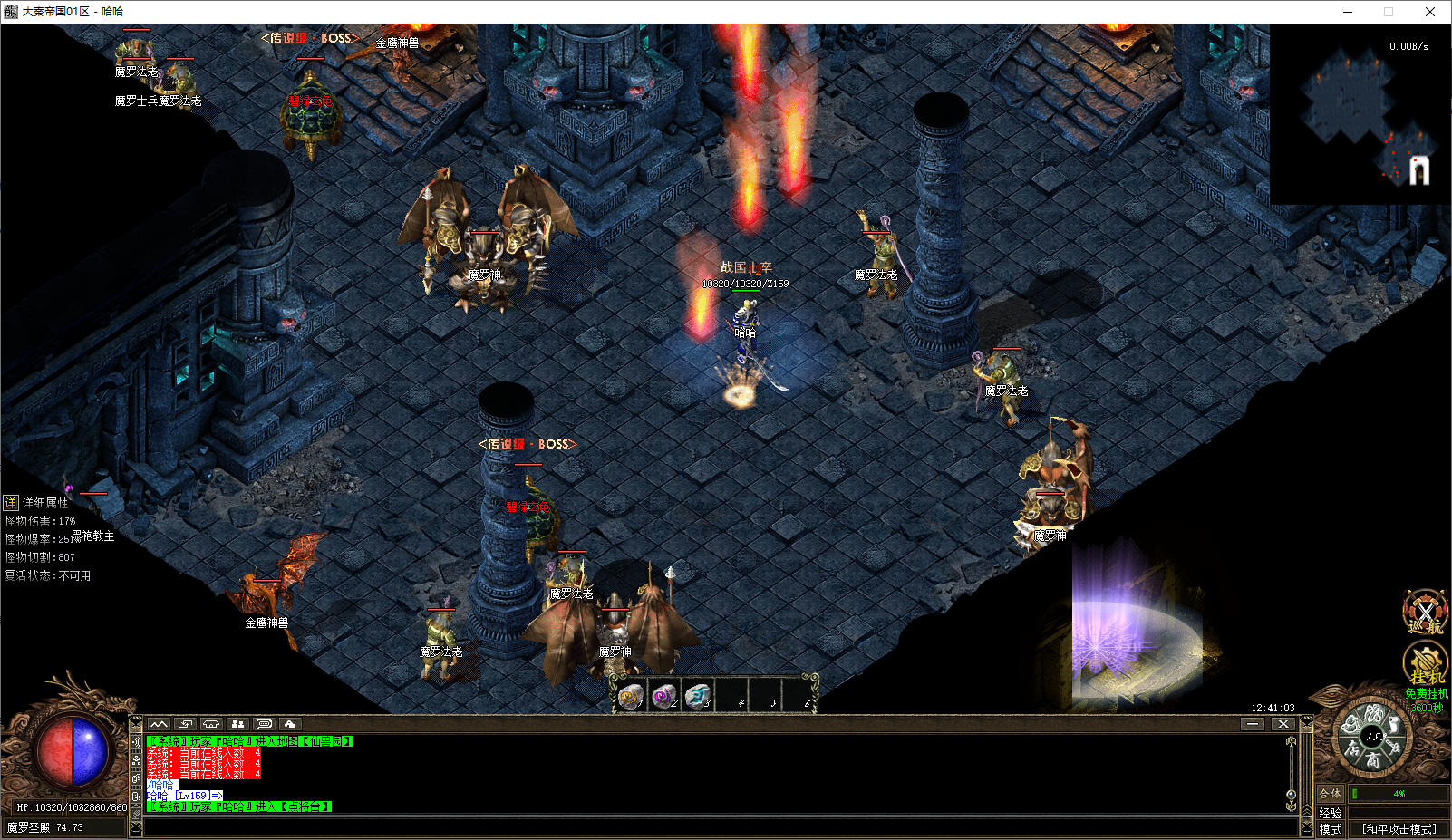This screenshot has height=840, width=1452.
Task: Toggle the sound-wave chat channel icon
Action: tap(136, 741)
